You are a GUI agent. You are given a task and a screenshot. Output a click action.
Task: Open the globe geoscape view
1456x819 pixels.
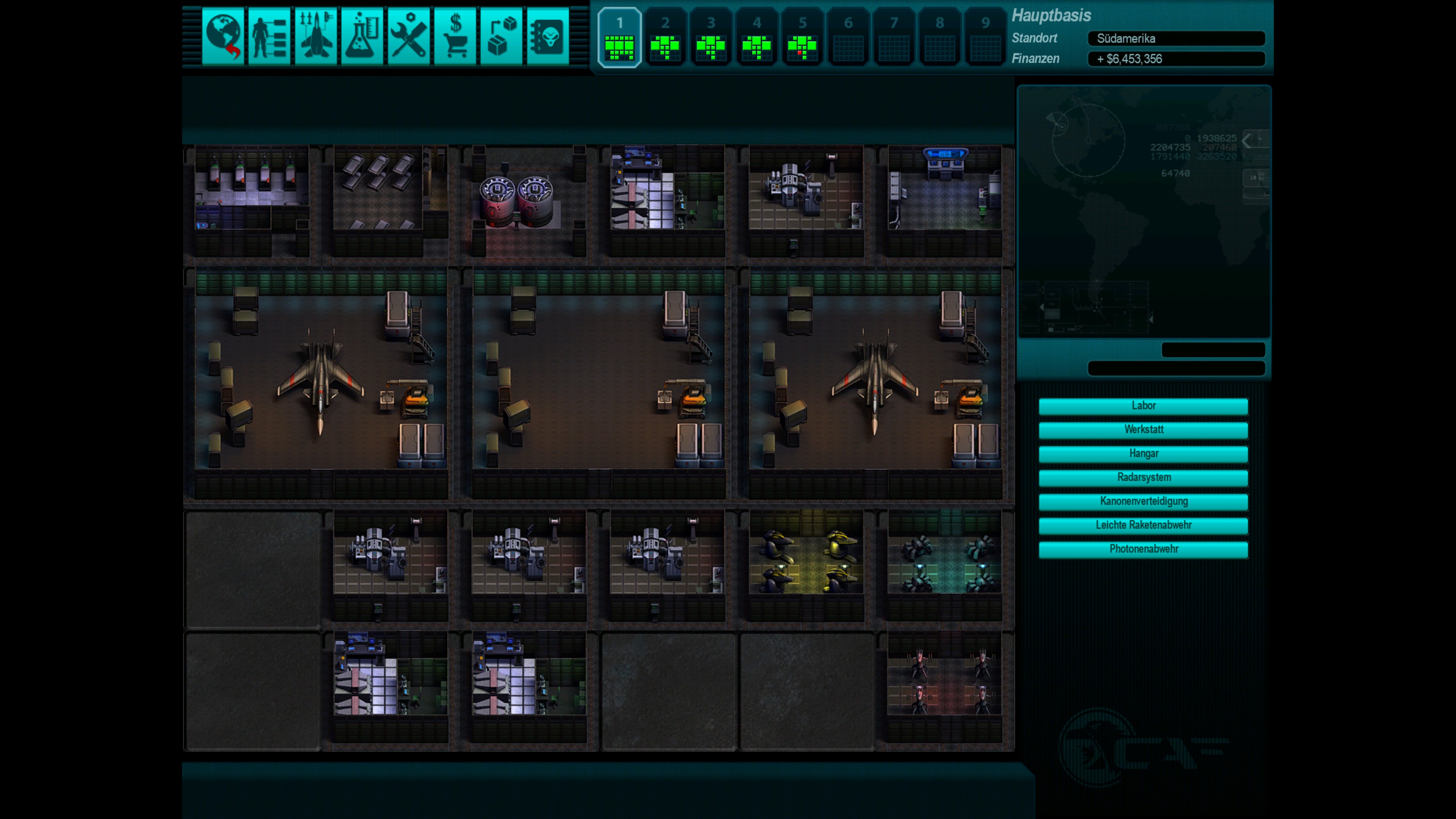click(x=223, y=37)
